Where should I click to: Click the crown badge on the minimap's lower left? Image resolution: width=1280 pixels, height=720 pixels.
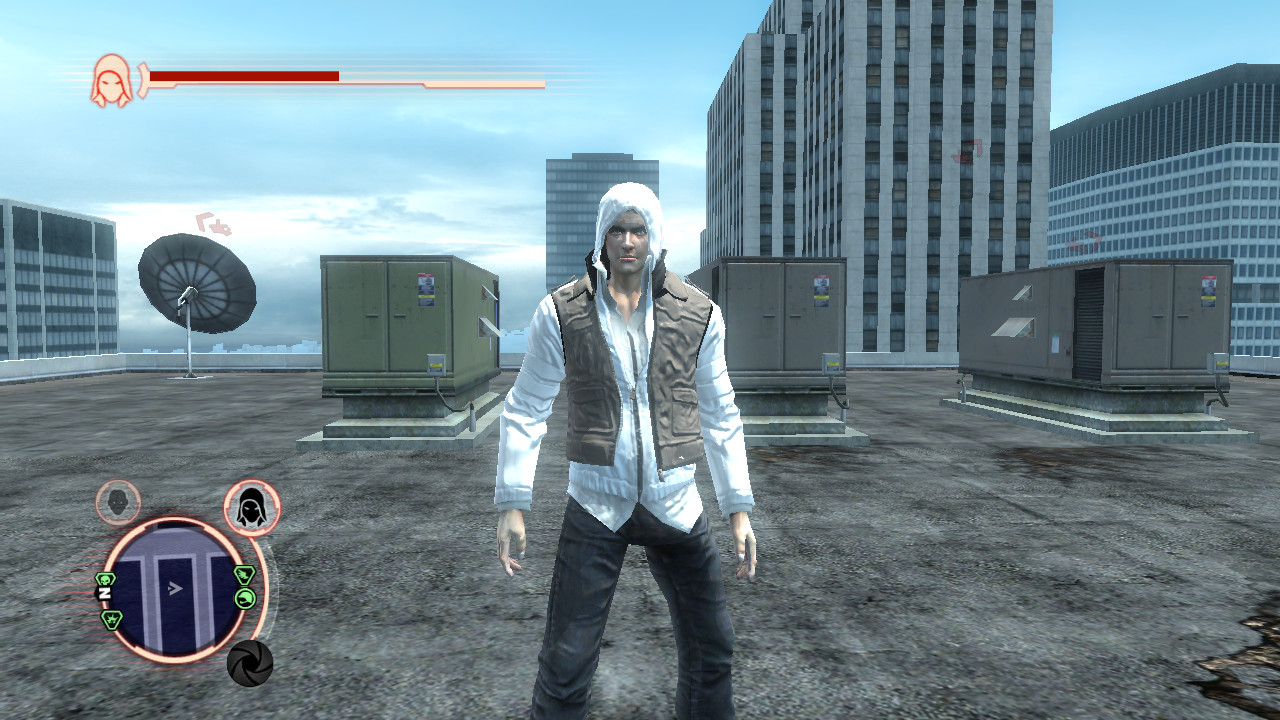tap(111, 620)
